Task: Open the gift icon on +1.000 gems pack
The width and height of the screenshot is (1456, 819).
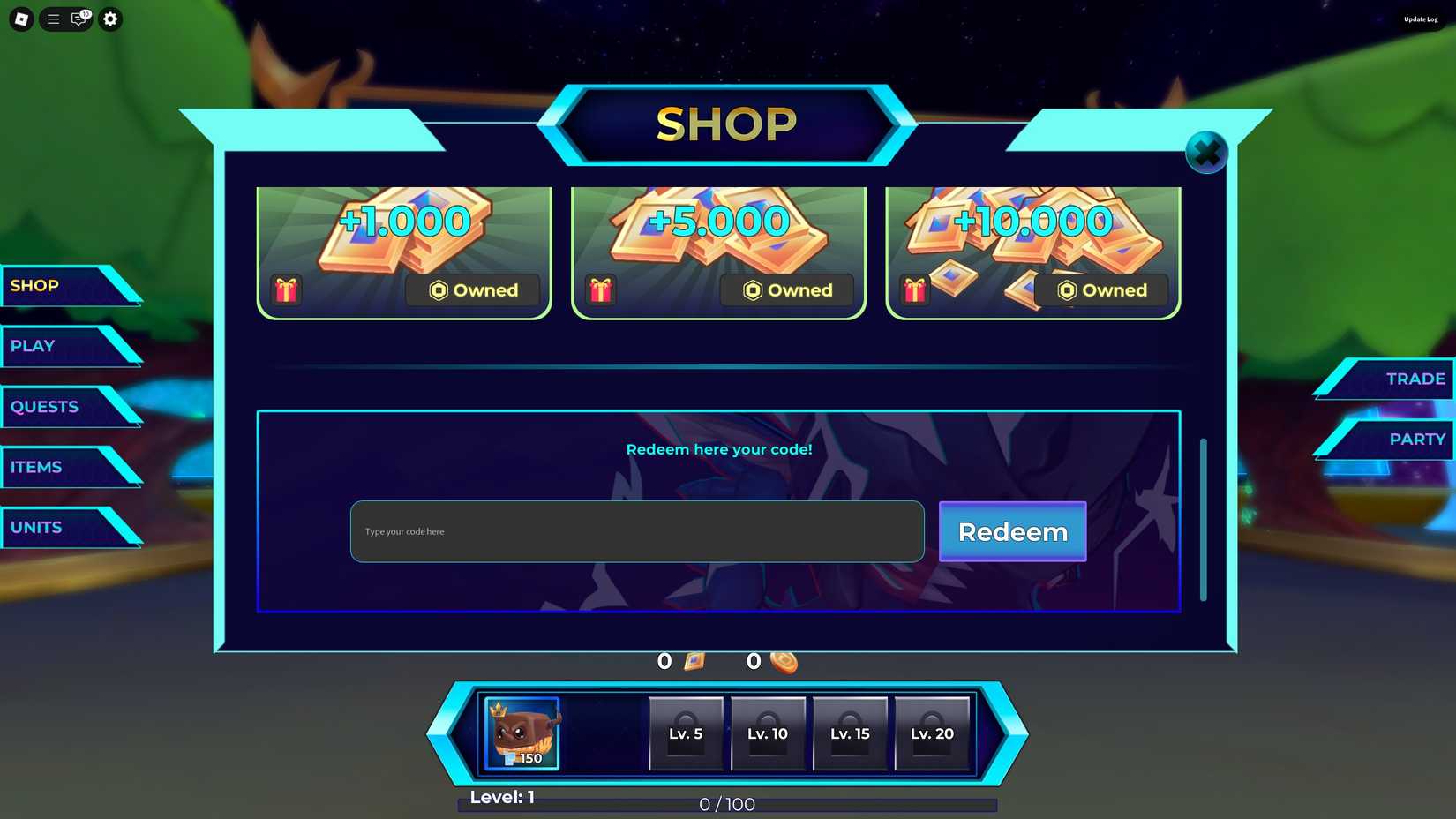Action: pyautogui.click(x=287, y=289)
